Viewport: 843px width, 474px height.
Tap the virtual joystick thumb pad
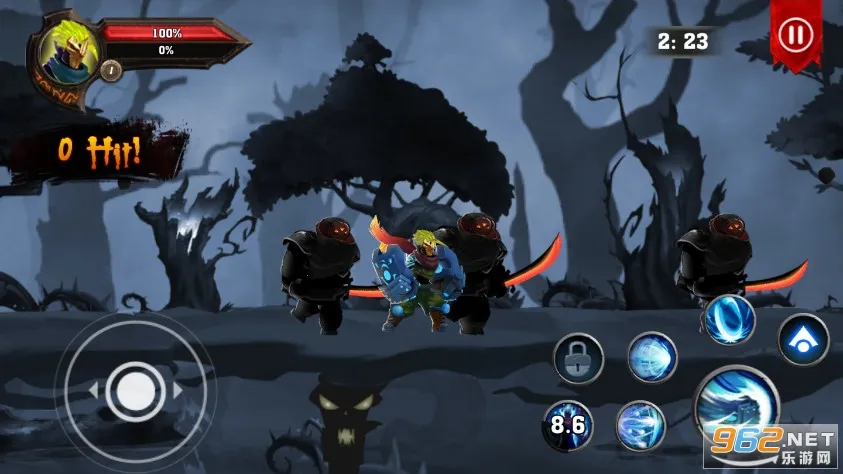point(133,388)
